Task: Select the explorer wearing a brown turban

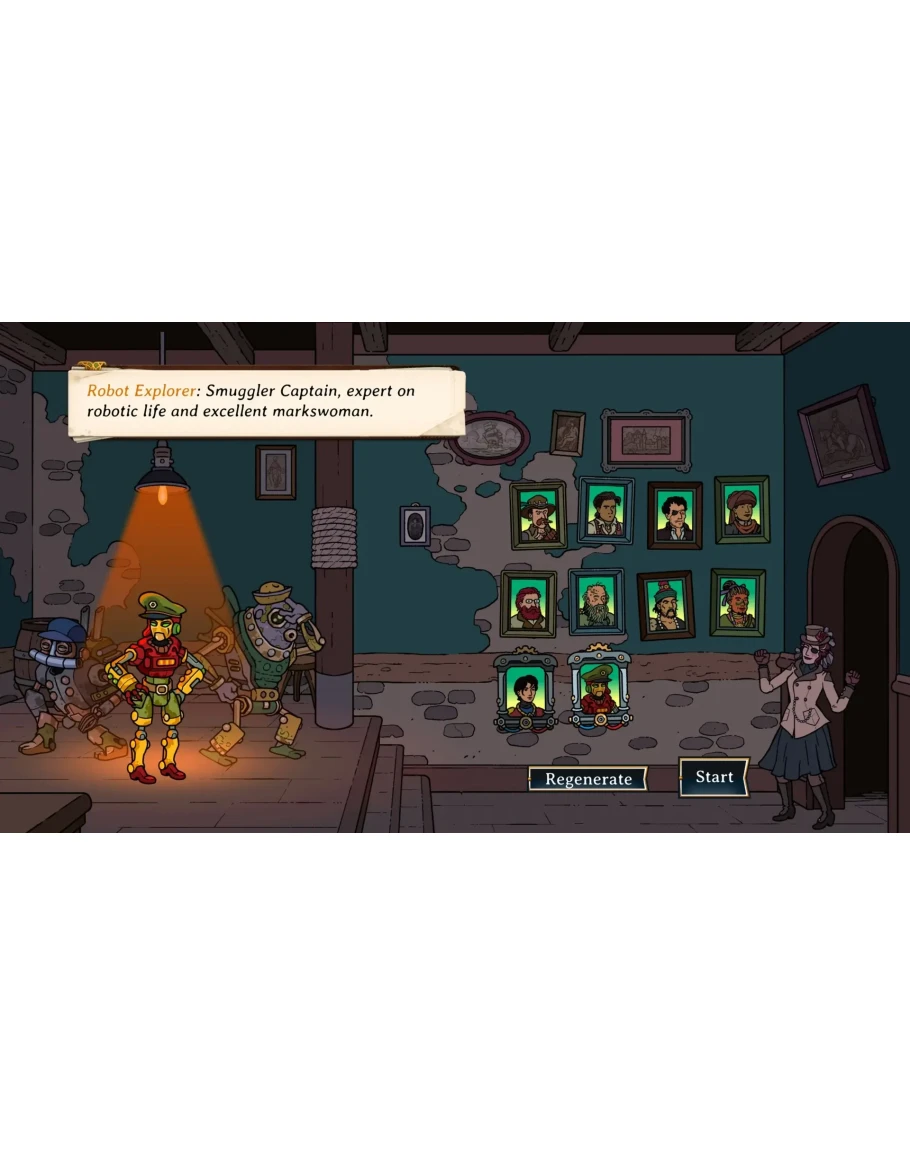Action: pyautogui.click(x=741, y=510)
